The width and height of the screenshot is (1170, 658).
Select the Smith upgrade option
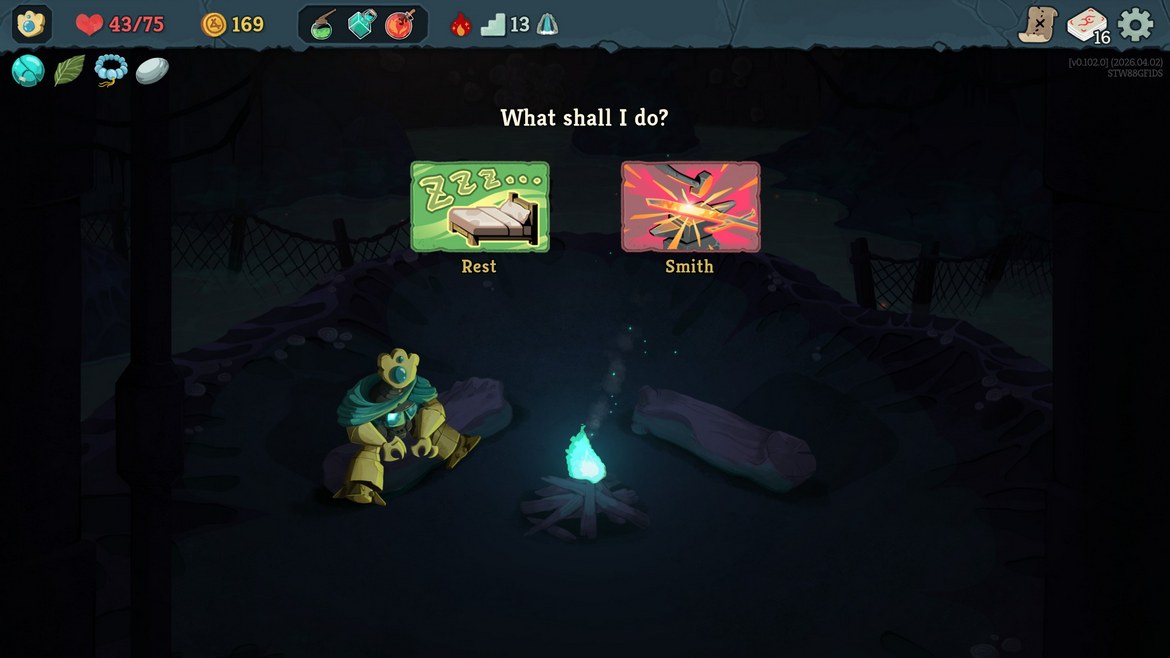click(690, 207)
